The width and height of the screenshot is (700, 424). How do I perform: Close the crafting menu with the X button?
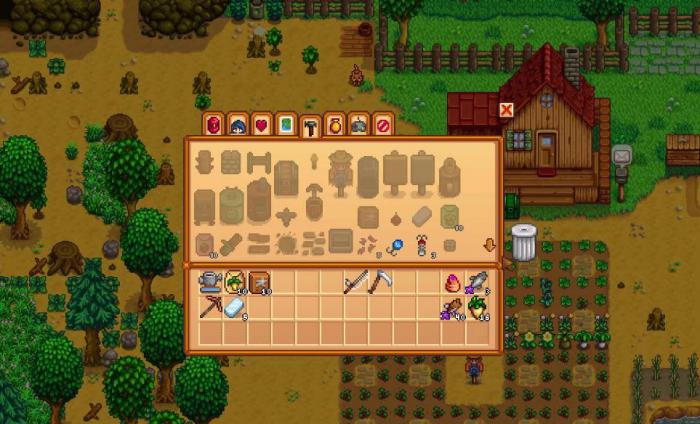(x=507, y=110)
